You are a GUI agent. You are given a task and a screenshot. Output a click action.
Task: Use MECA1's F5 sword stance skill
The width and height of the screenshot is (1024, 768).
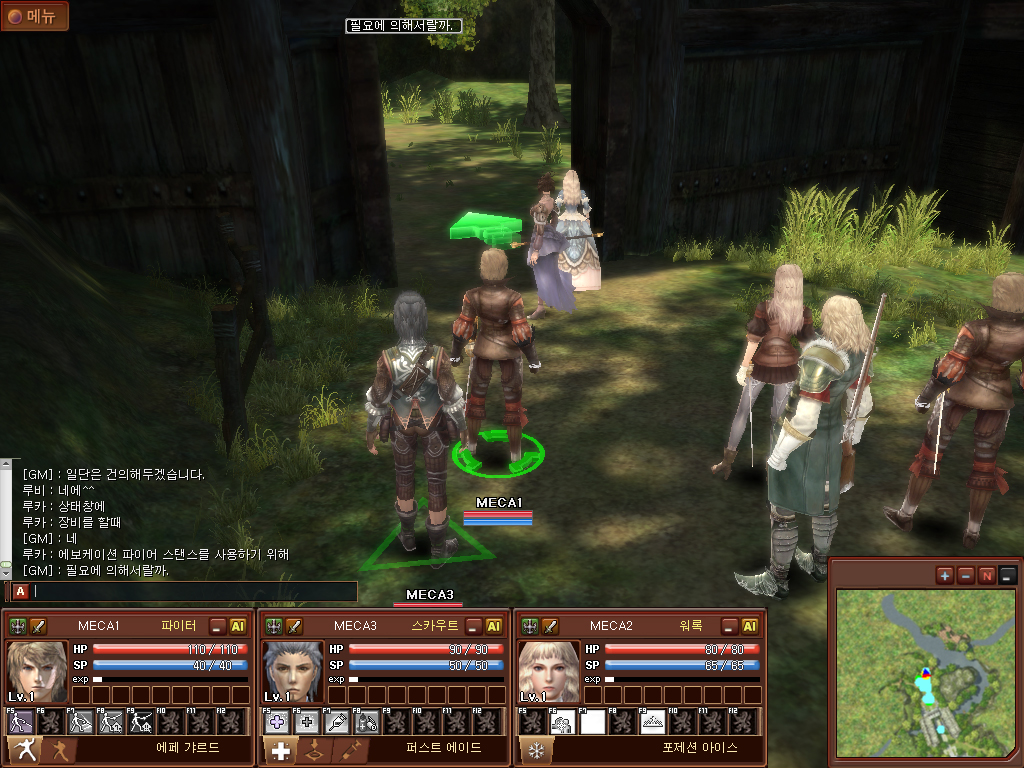[x=21, y=722]
